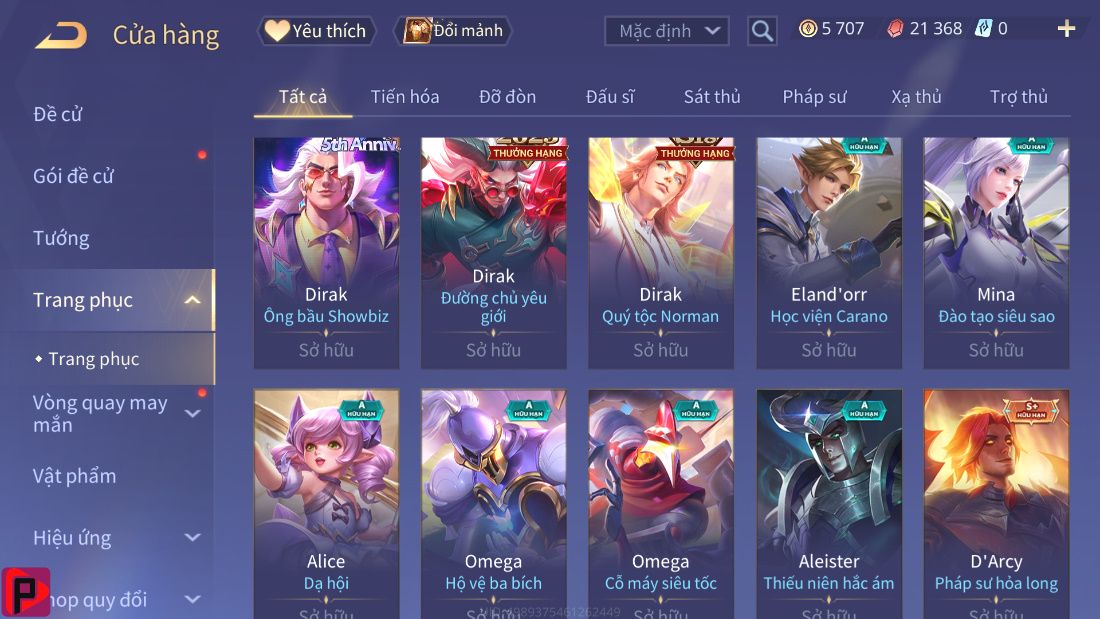Select the Vật phẩm menu entry
Image resolution: width=1100 pixels, height=619 pixels.
click(x=75, y=476)
